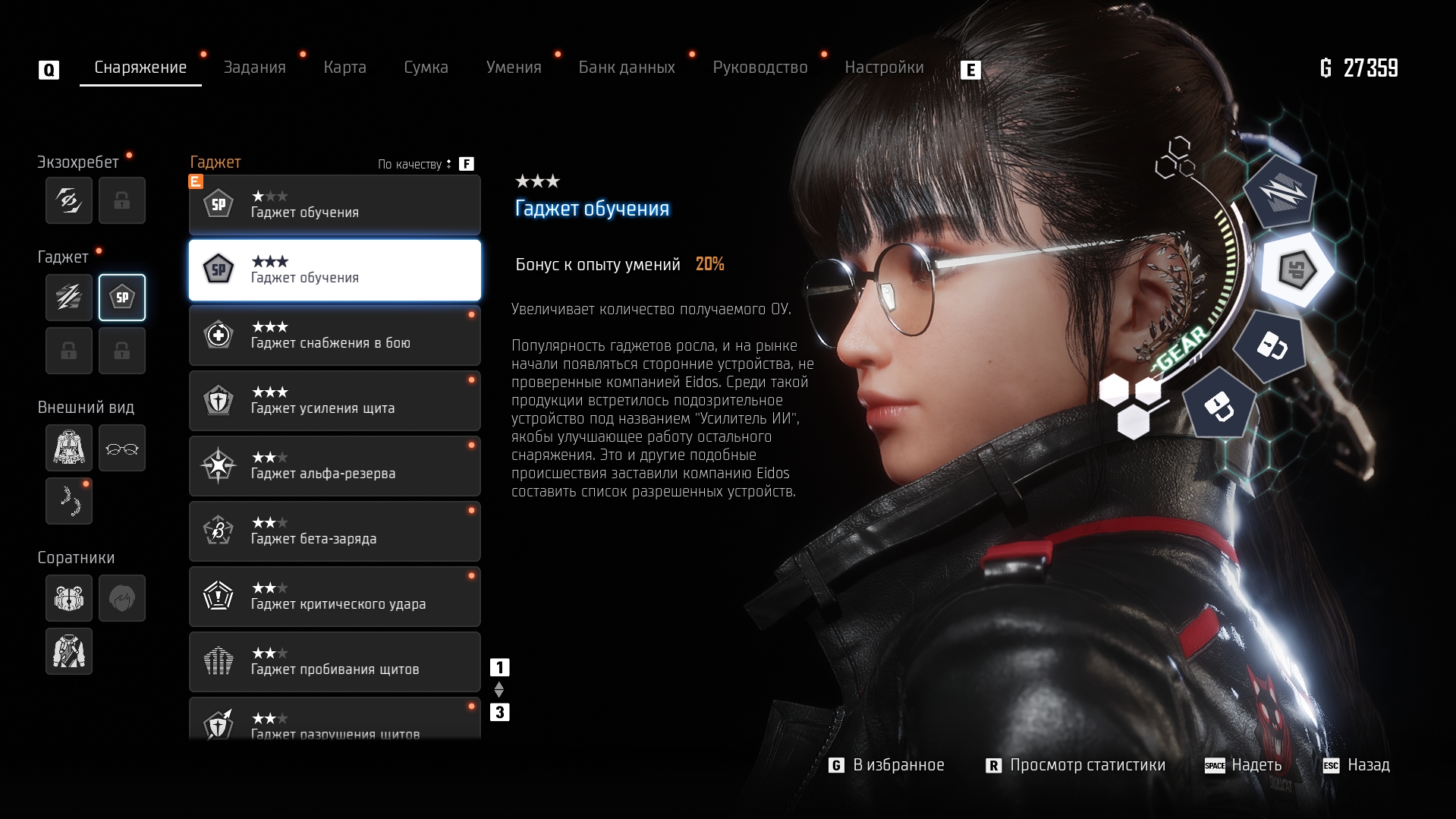The image size is (1456, 819).
Task: Open the Карта tab
Action: pos(344,68)
